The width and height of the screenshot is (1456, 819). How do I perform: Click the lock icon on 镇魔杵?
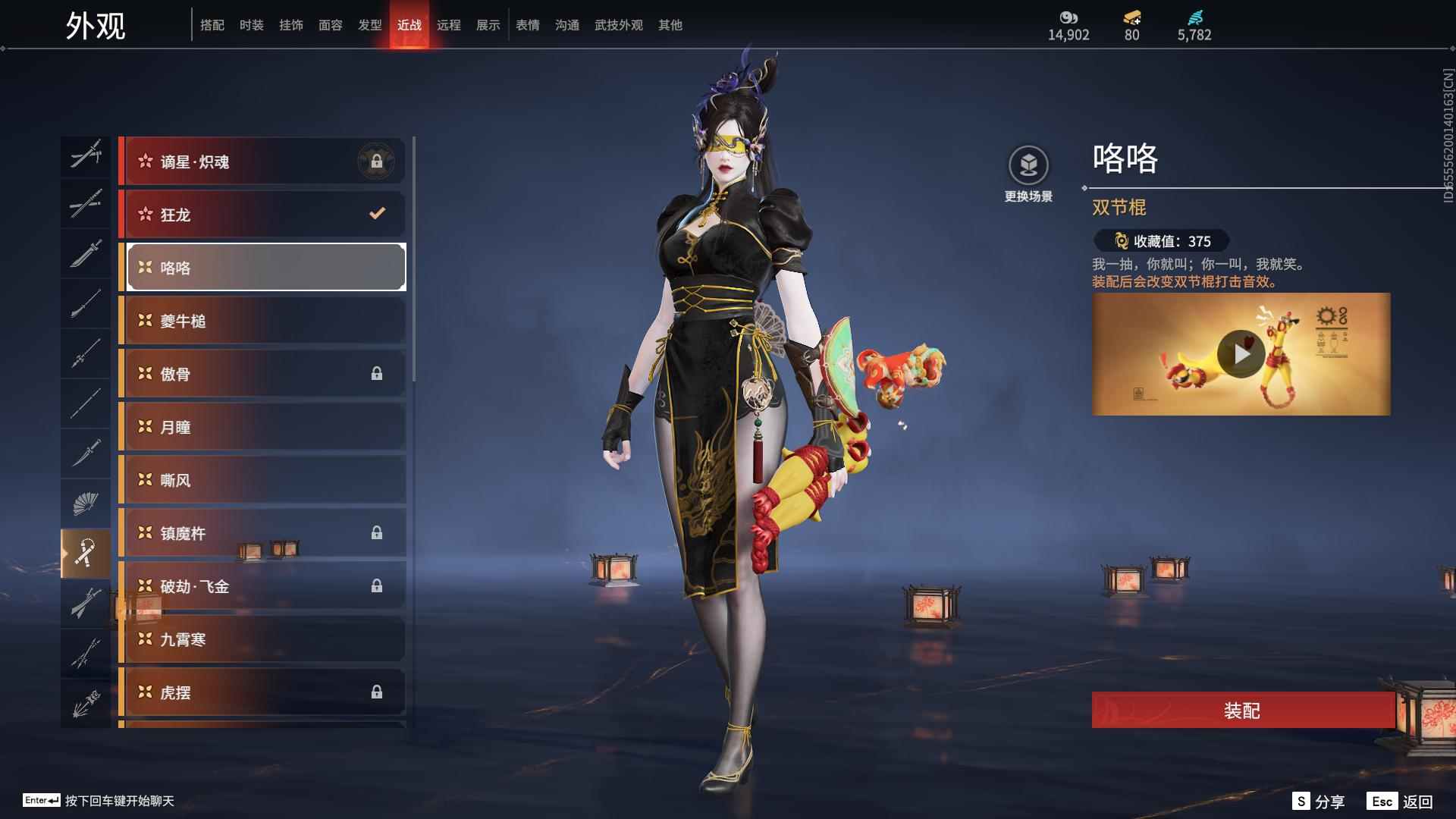tap(377, 533)
